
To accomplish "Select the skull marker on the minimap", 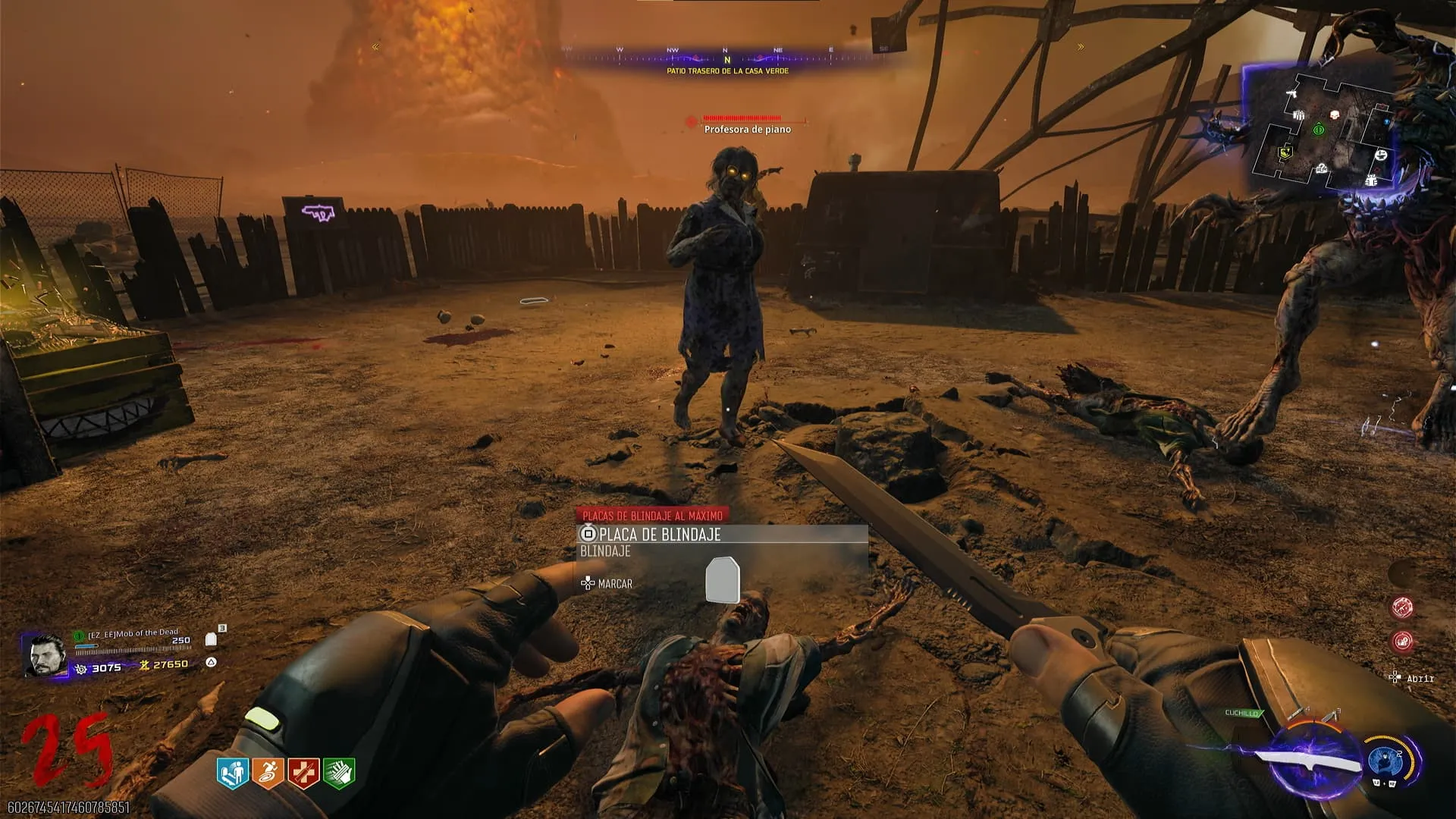I will 1335,115.
